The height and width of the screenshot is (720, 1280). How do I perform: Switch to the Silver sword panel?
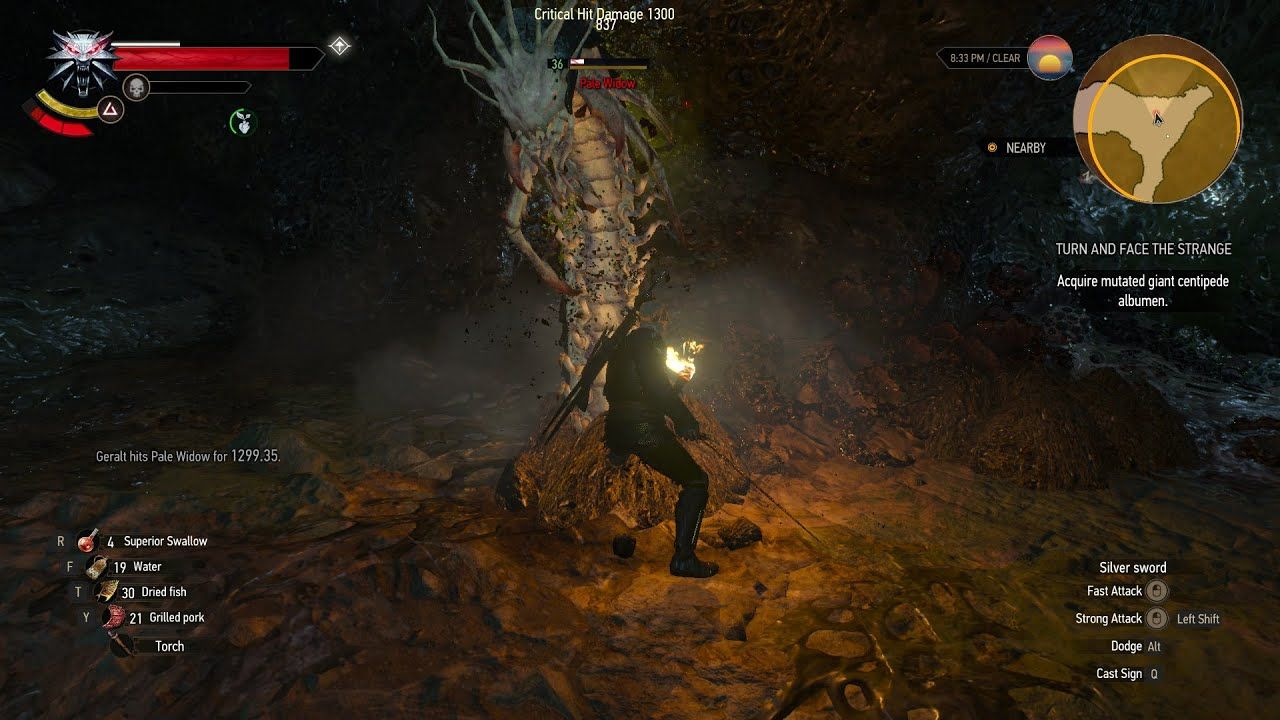tap(1133, 567)
